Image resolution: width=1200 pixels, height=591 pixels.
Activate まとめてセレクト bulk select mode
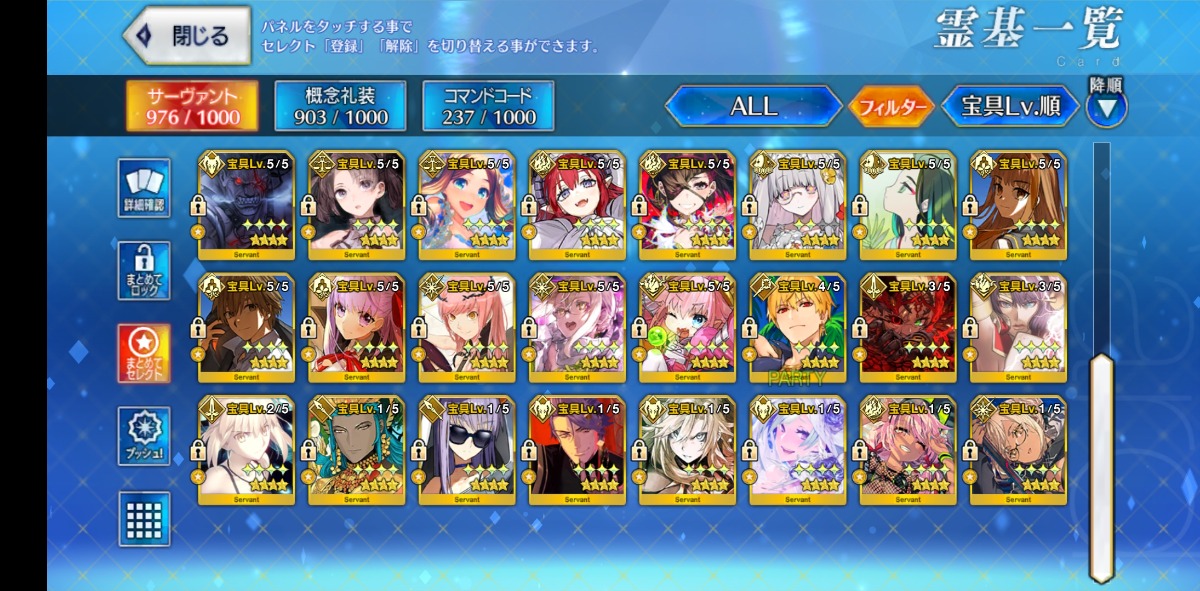pos(144,353)
